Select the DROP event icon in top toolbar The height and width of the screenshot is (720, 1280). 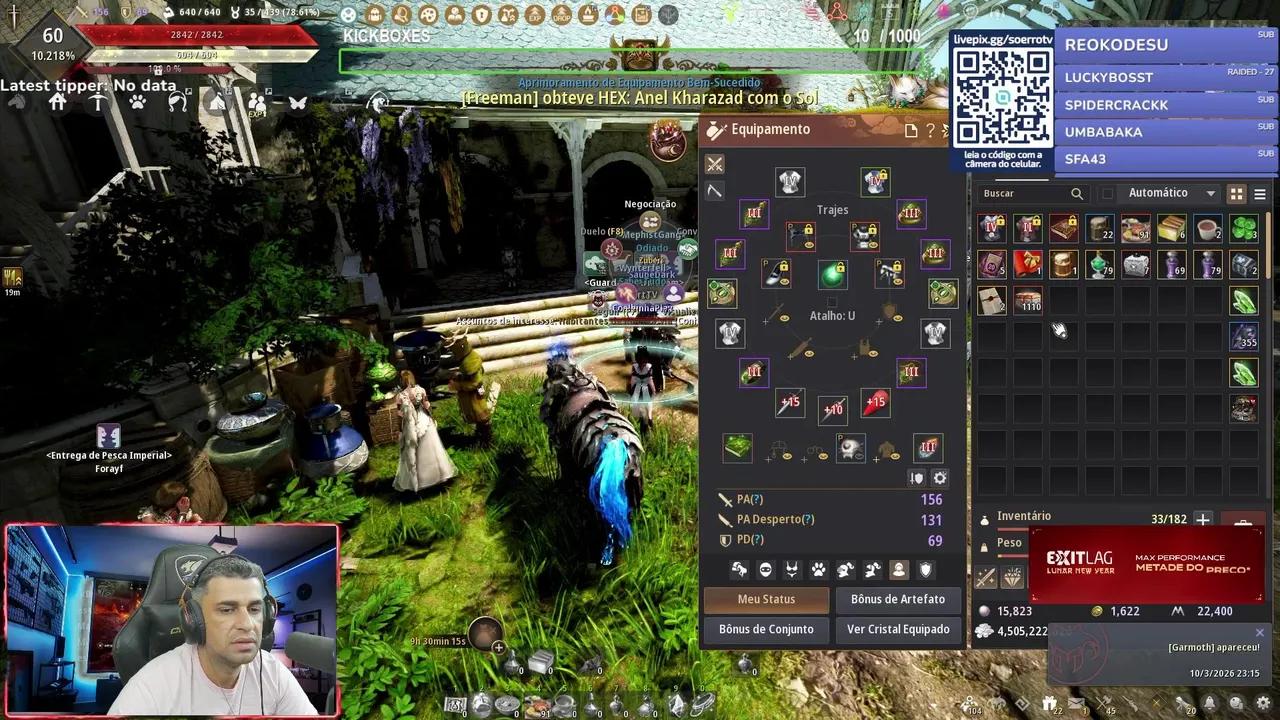click(561, 14)
